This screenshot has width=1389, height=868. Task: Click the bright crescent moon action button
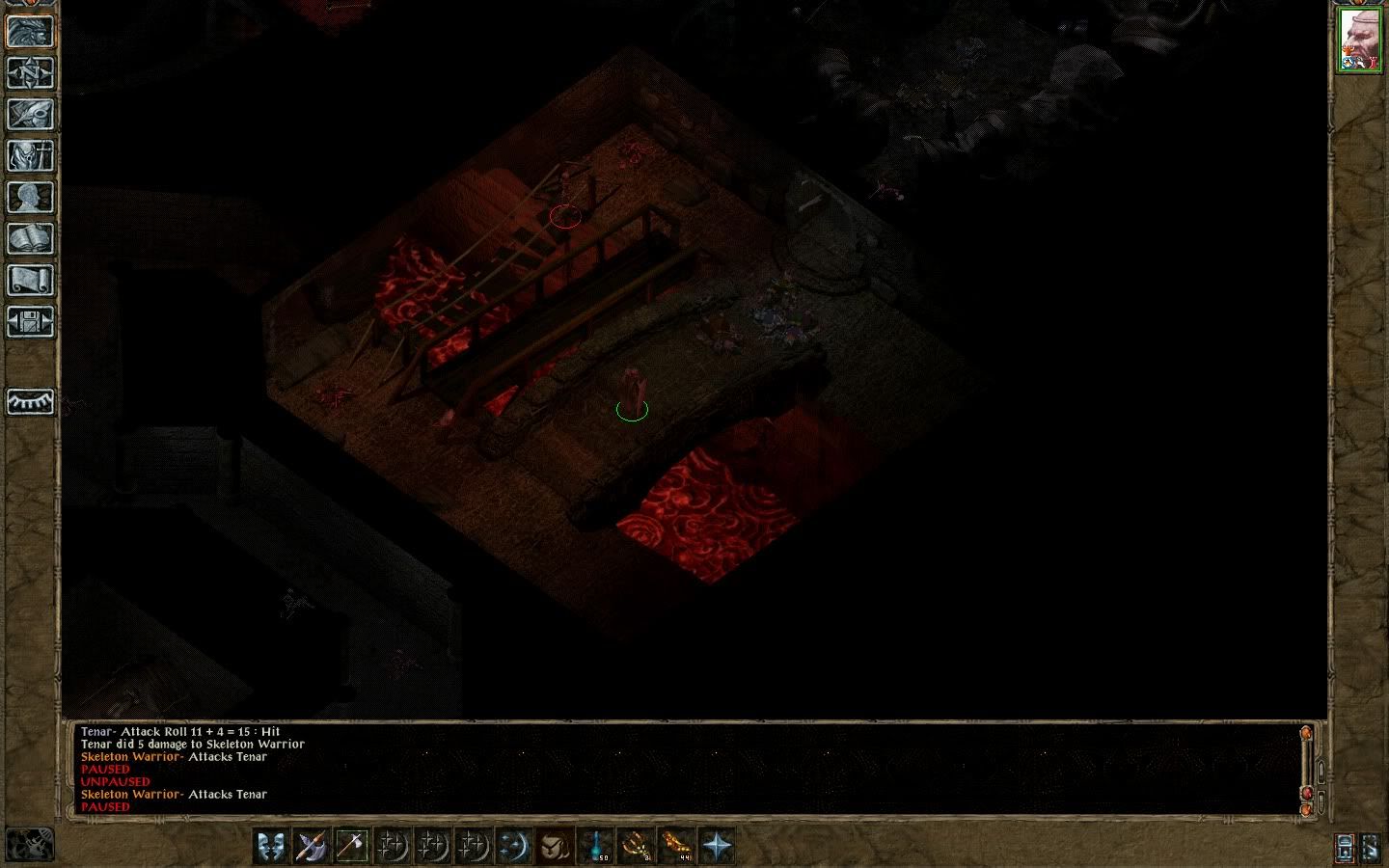click(514, 846)
